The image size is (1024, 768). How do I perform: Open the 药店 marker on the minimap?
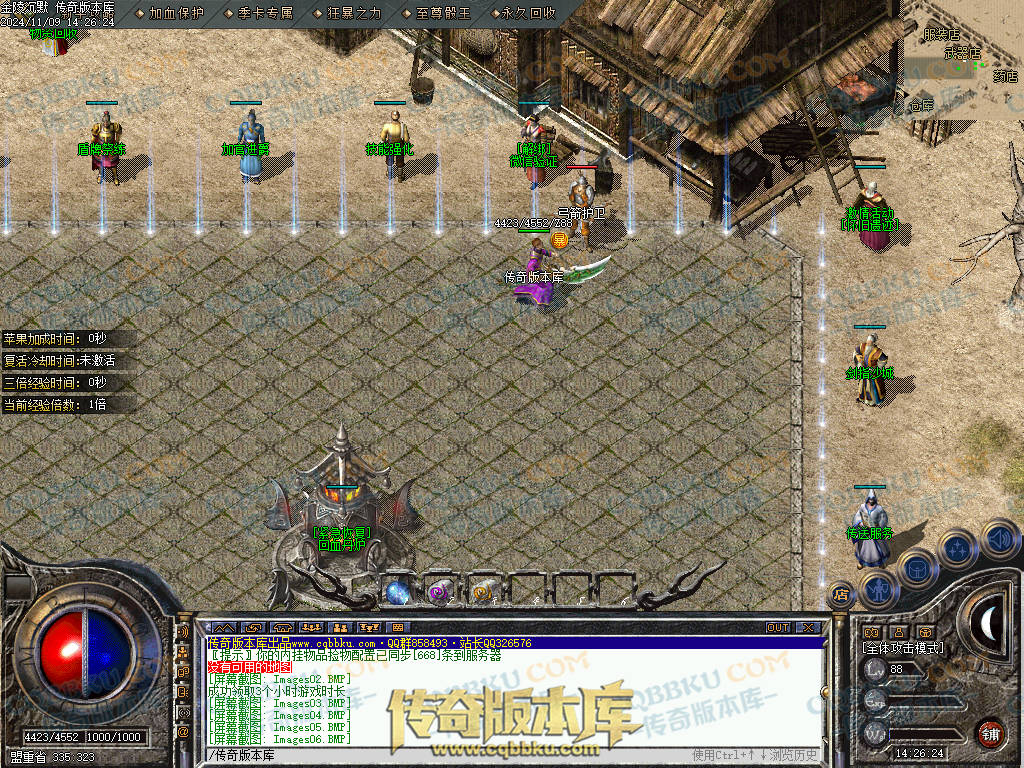[x=1004, y=75]
